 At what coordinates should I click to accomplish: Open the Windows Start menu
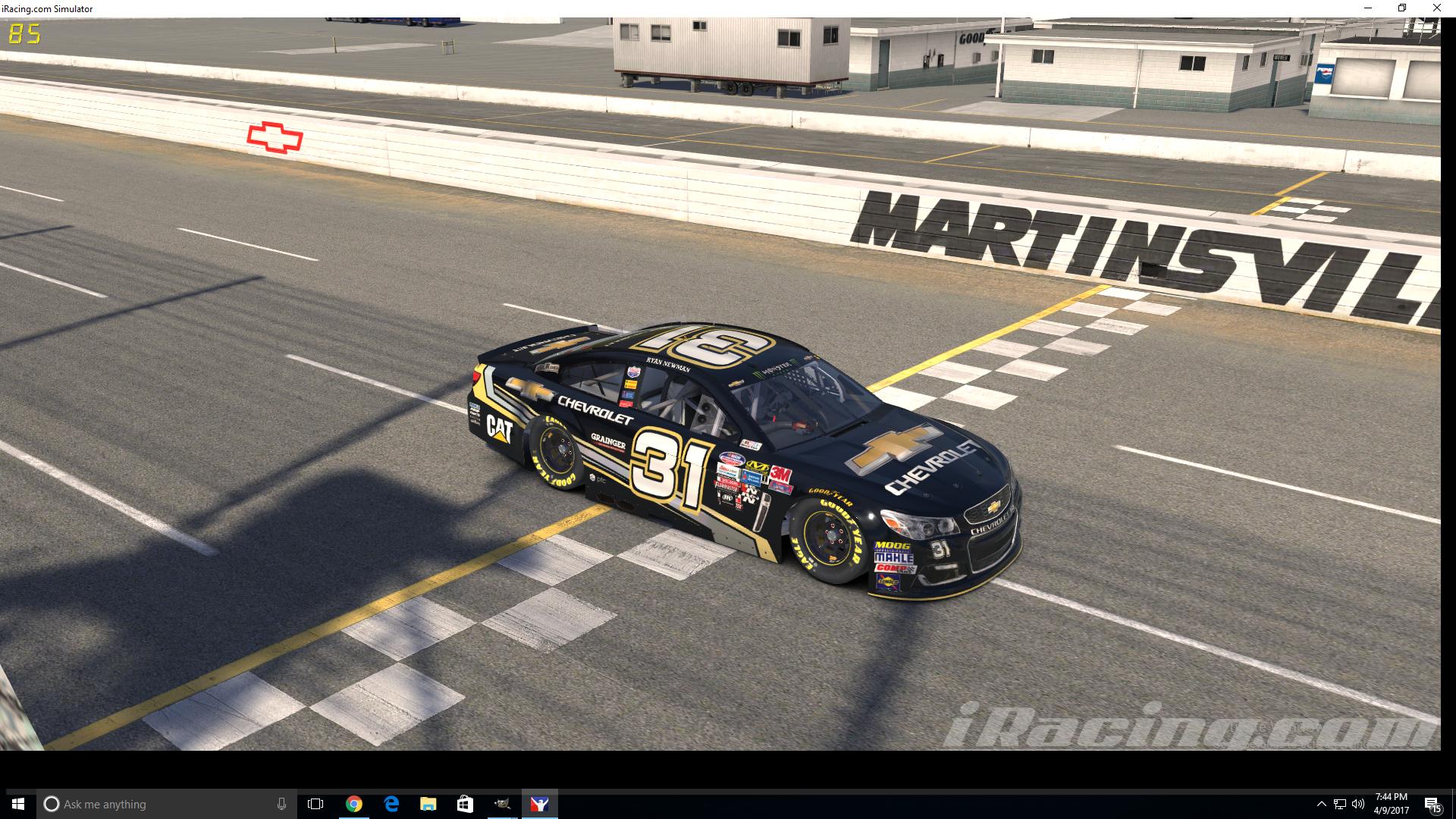coord(17,804)
